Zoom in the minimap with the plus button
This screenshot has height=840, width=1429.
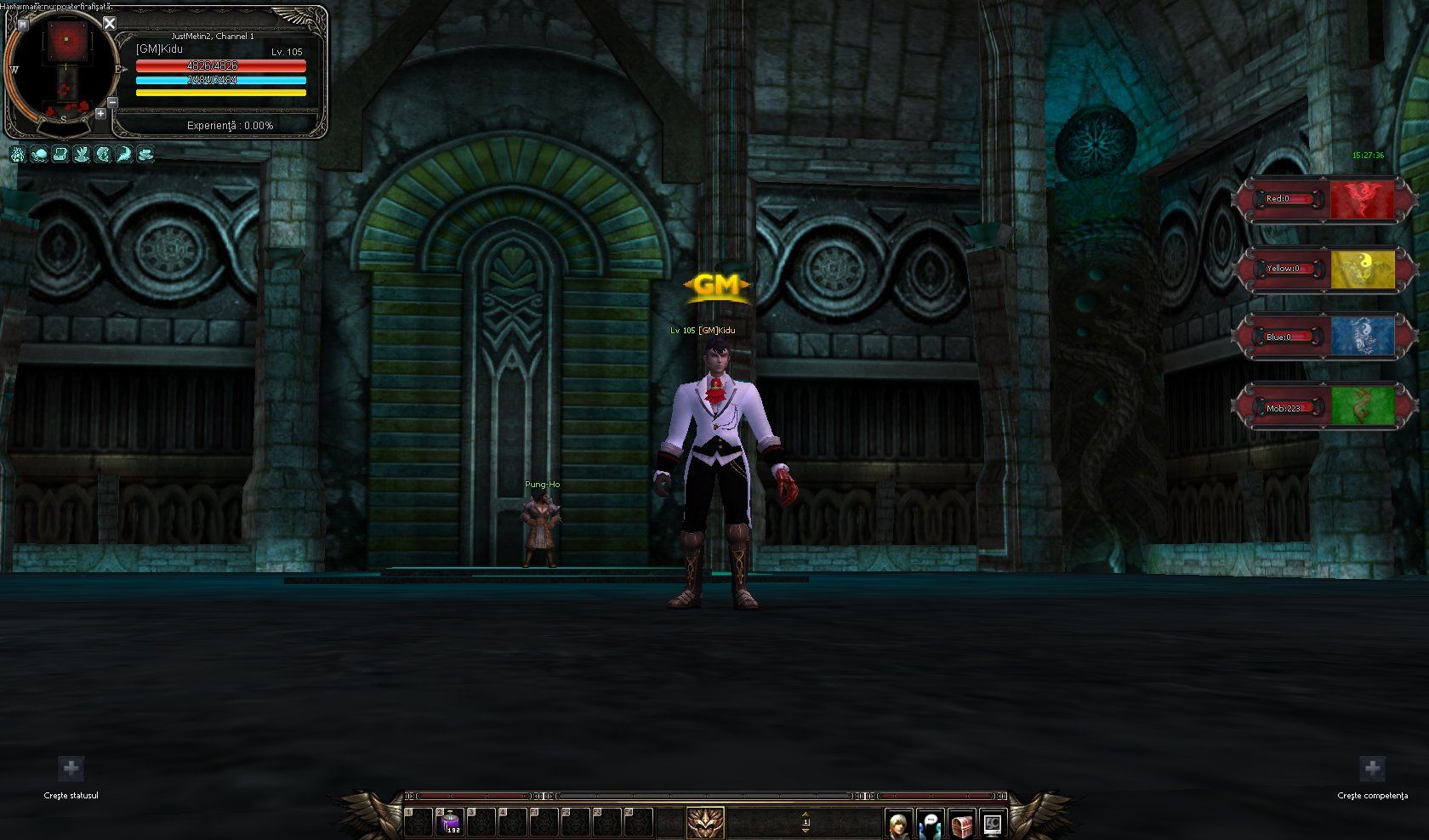pos(100,113)
